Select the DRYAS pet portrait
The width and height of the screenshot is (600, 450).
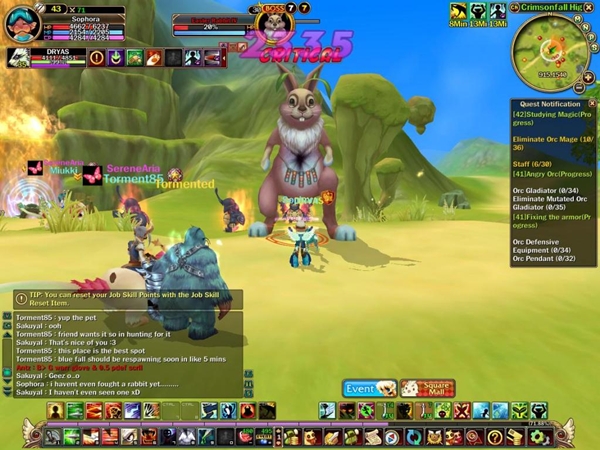coord(18,58)
